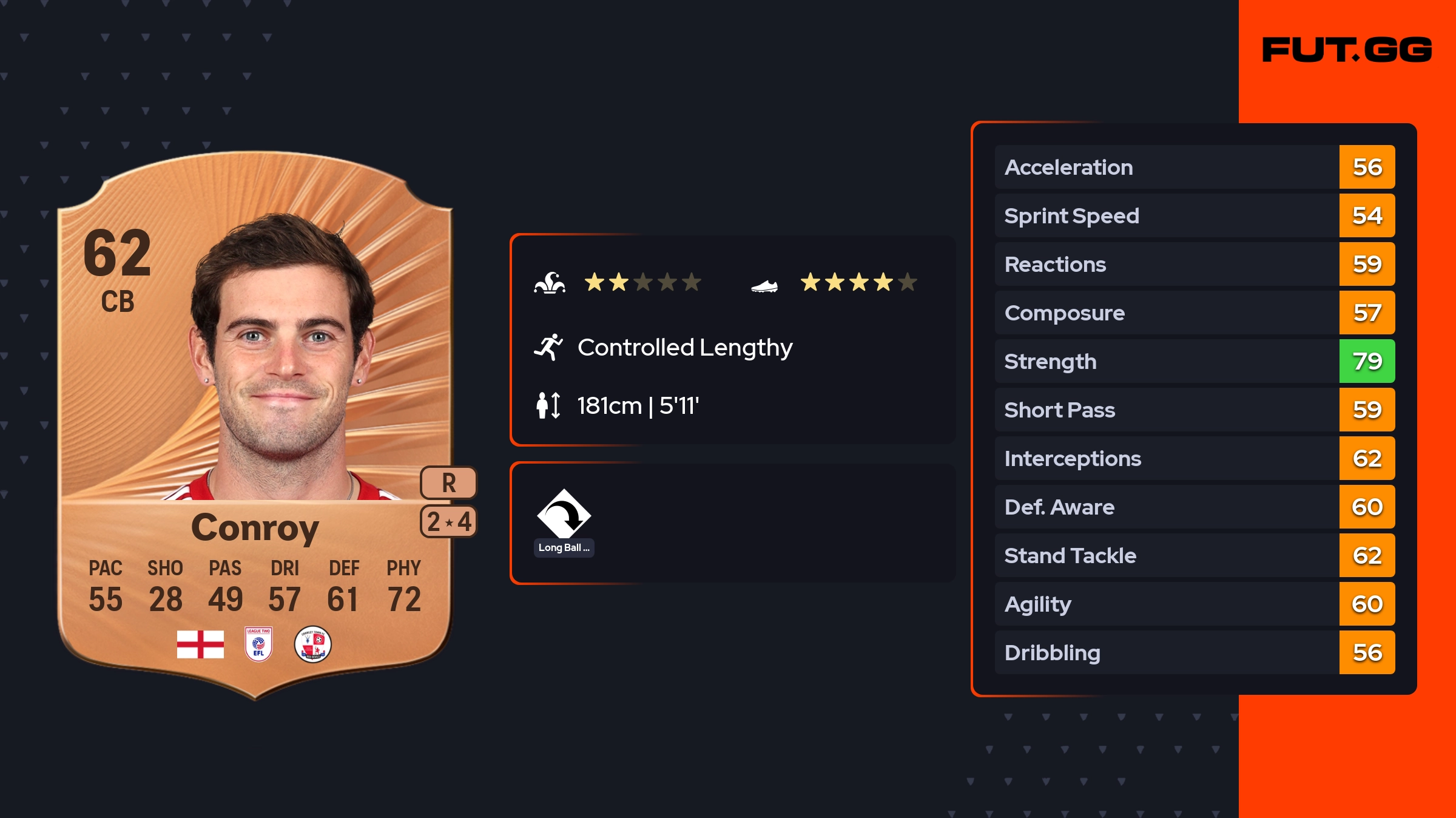Select the Interceptions stat row

coord(1194,458)
